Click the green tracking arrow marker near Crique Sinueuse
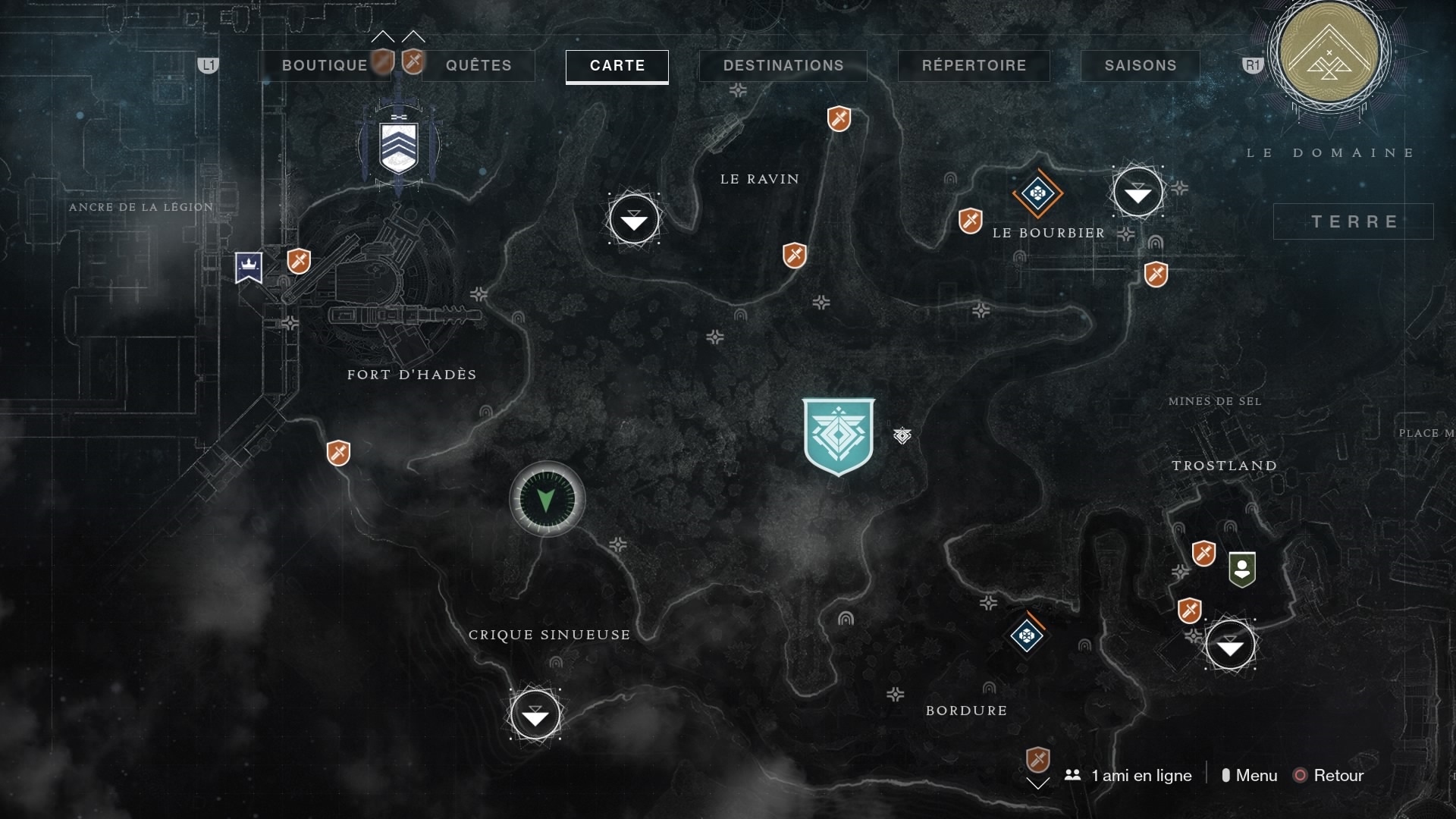1456x819 pixels. [x=548, y=499]
